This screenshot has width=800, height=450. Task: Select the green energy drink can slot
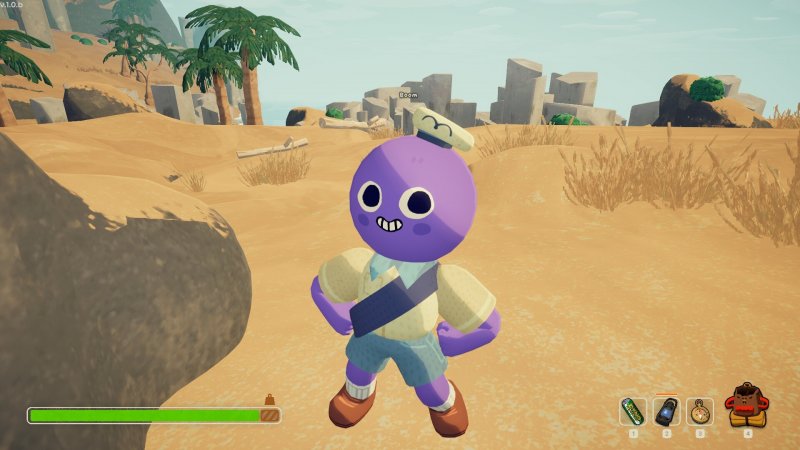(x=633, y=411)
